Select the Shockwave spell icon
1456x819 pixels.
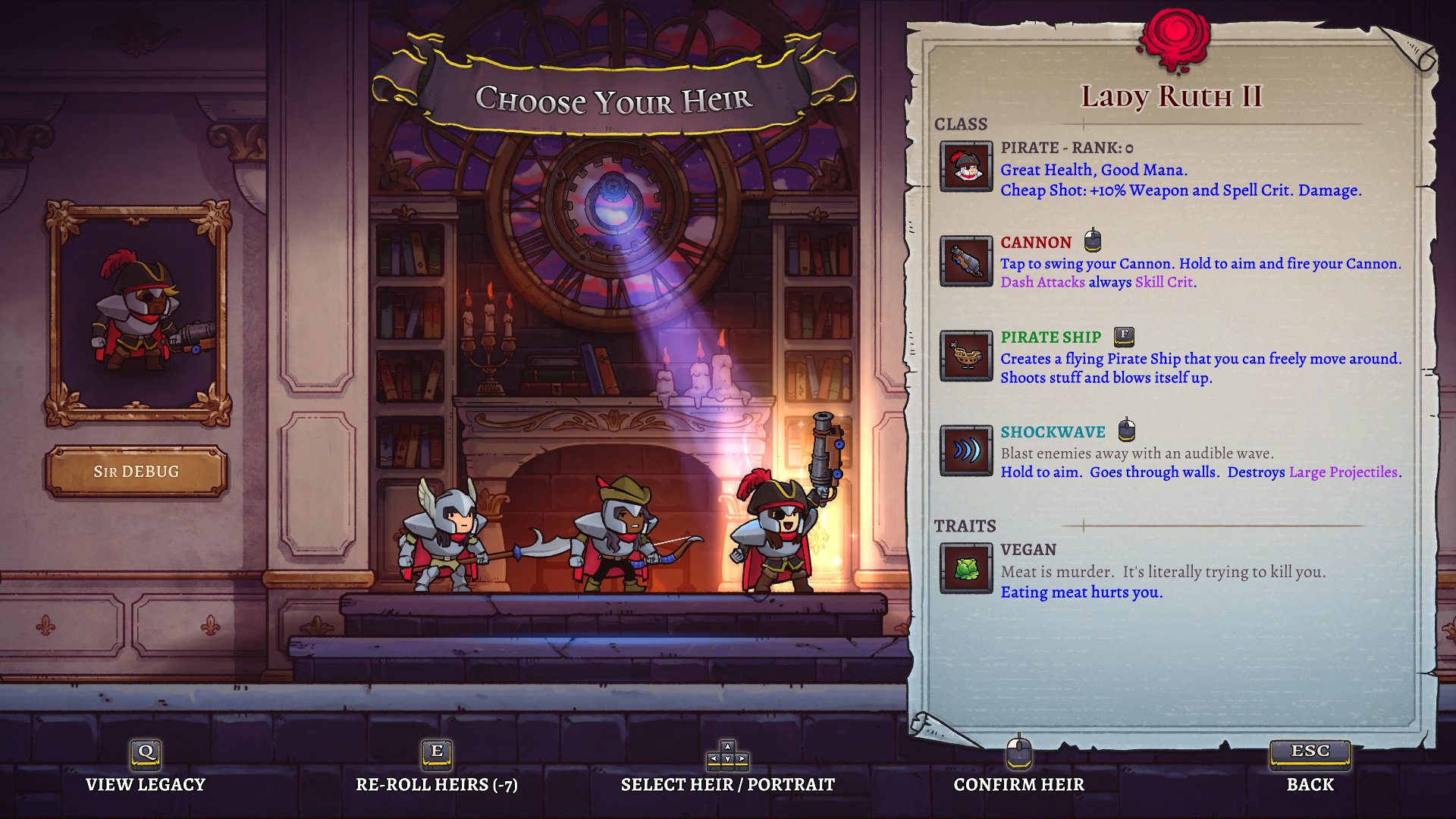966,451
